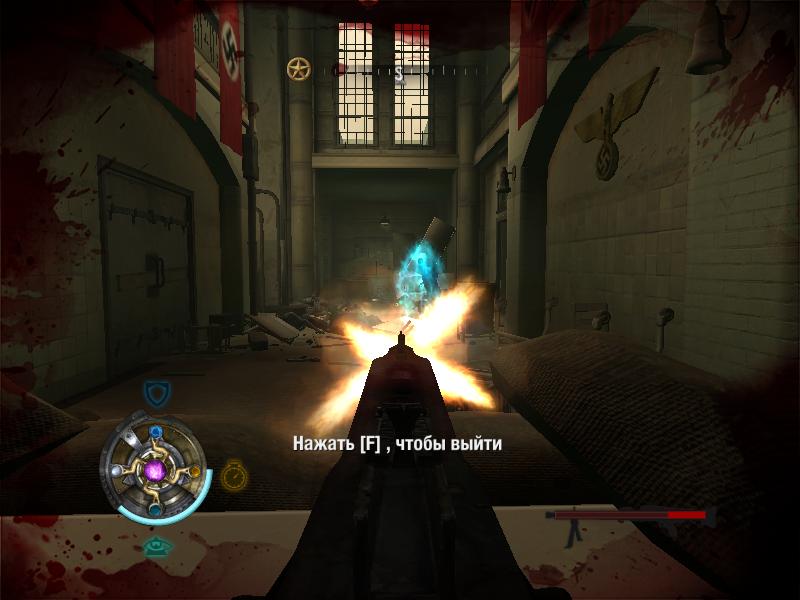Screen dimensions: 800x600
Task: Activate the stopwatch slow-time power icon
Action: [234, 473]
